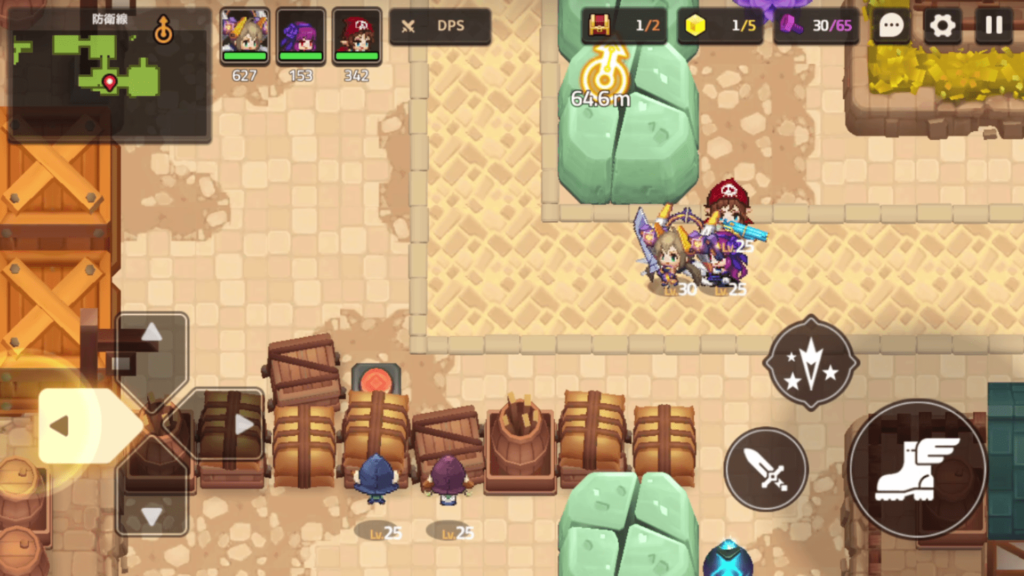The width and height of the screenshot is (1024, 576).
Task: Dash using the winged boot button
Action: click(x=917, y=468)
